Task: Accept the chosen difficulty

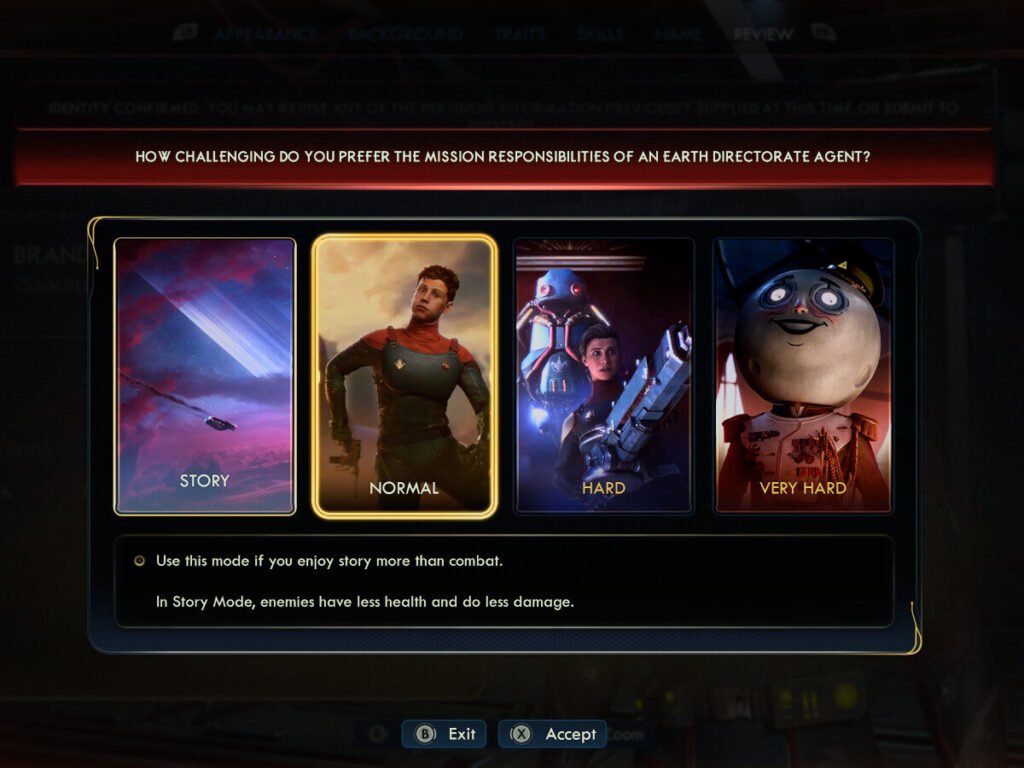Action: [x=553, y=734]
